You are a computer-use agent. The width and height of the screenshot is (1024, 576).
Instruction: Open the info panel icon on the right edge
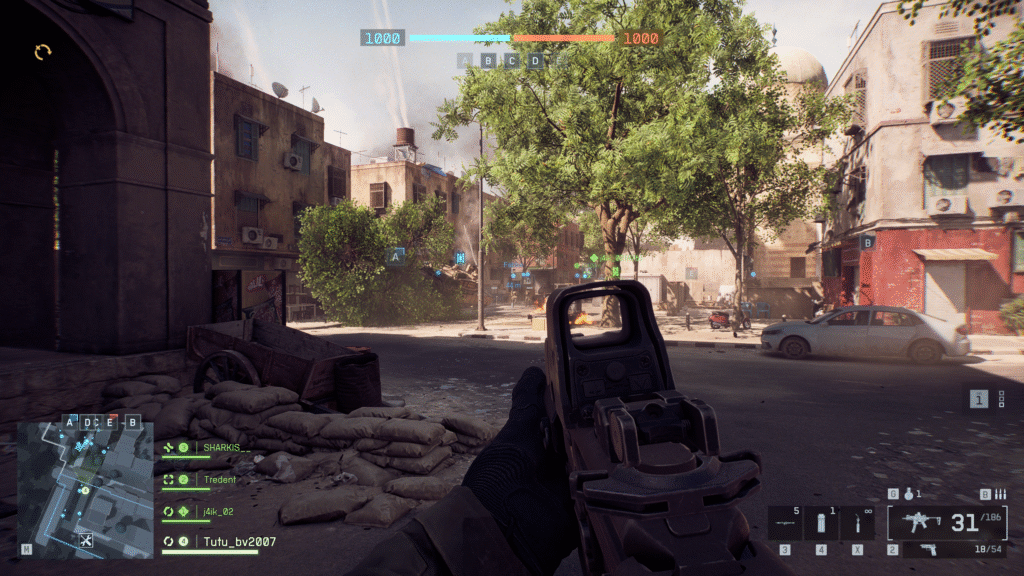pyautogui.click(x=979, y=399)
